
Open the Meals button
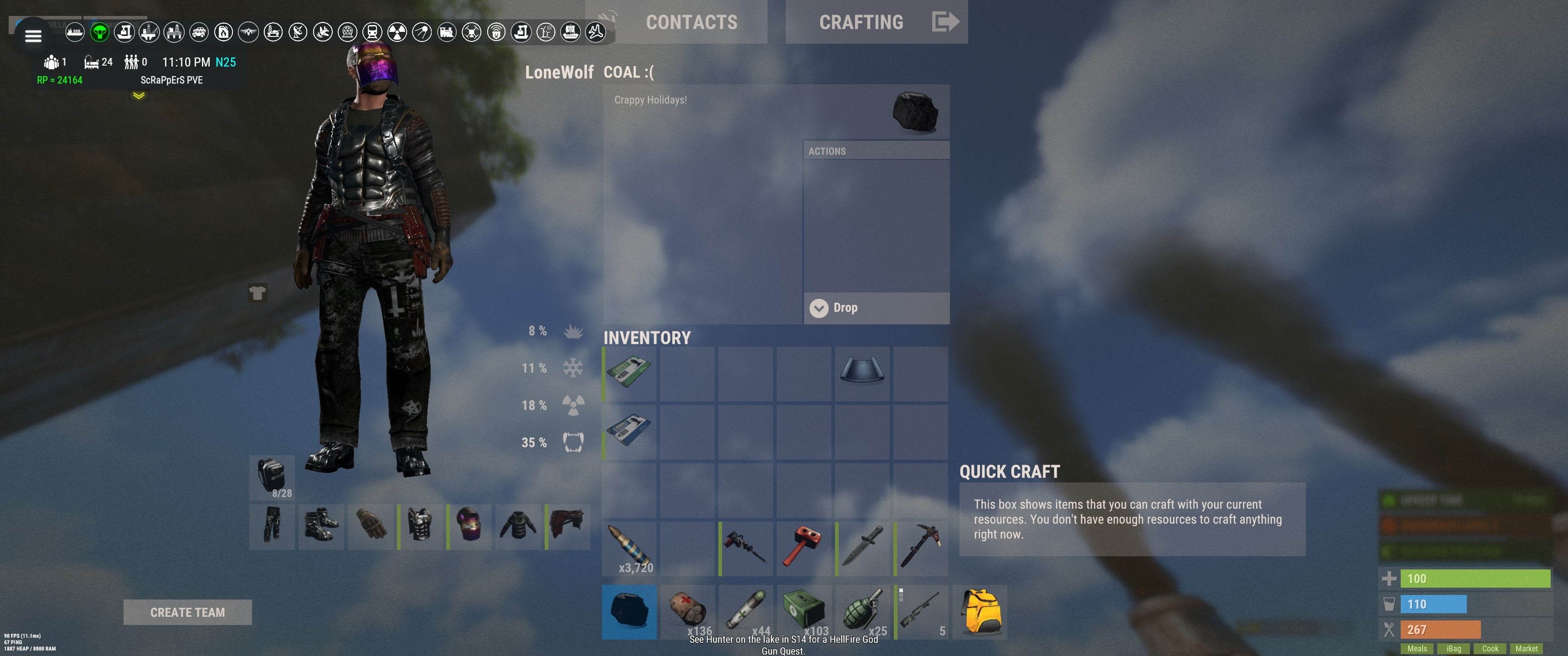[1417, 649]
